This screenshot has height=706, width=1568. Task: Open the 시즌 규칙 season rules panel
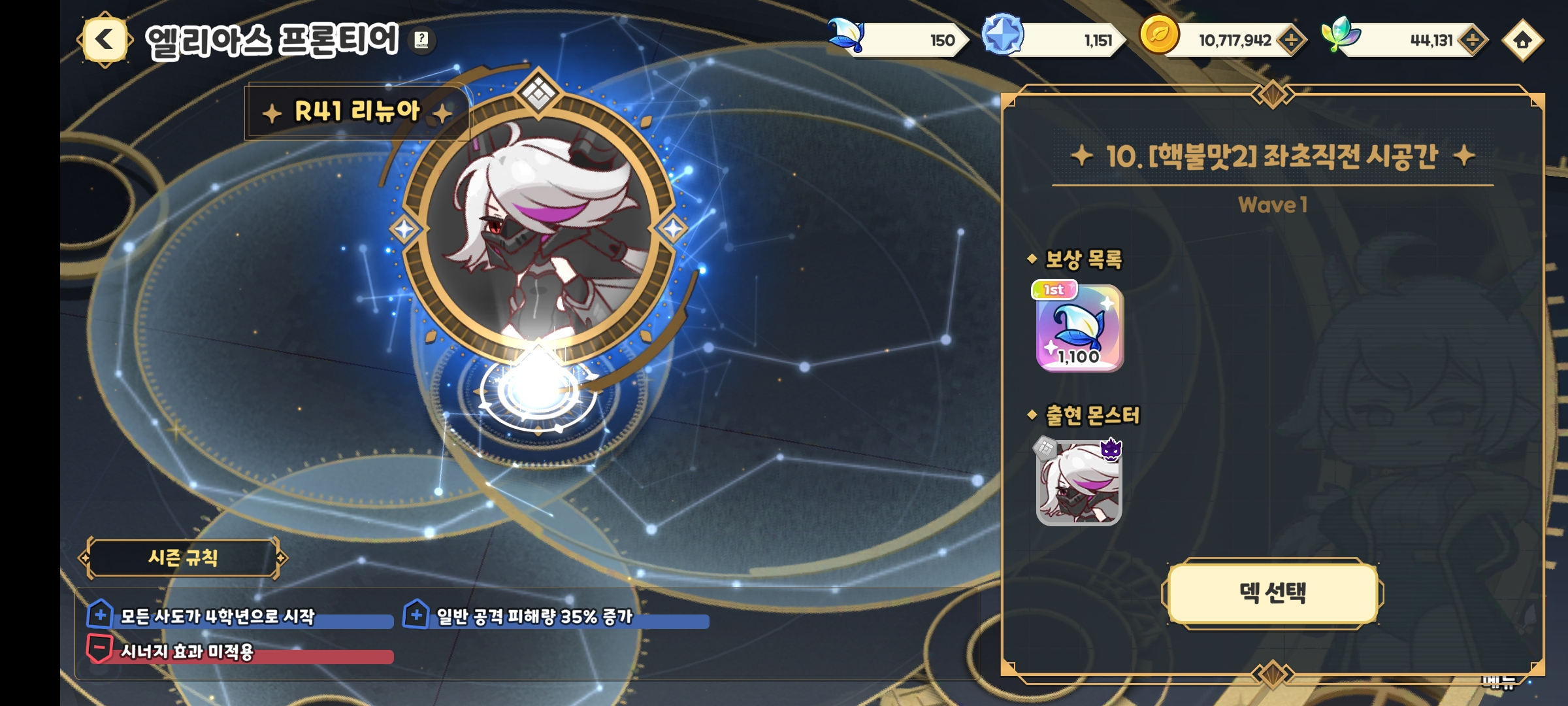tap(183, 558)
